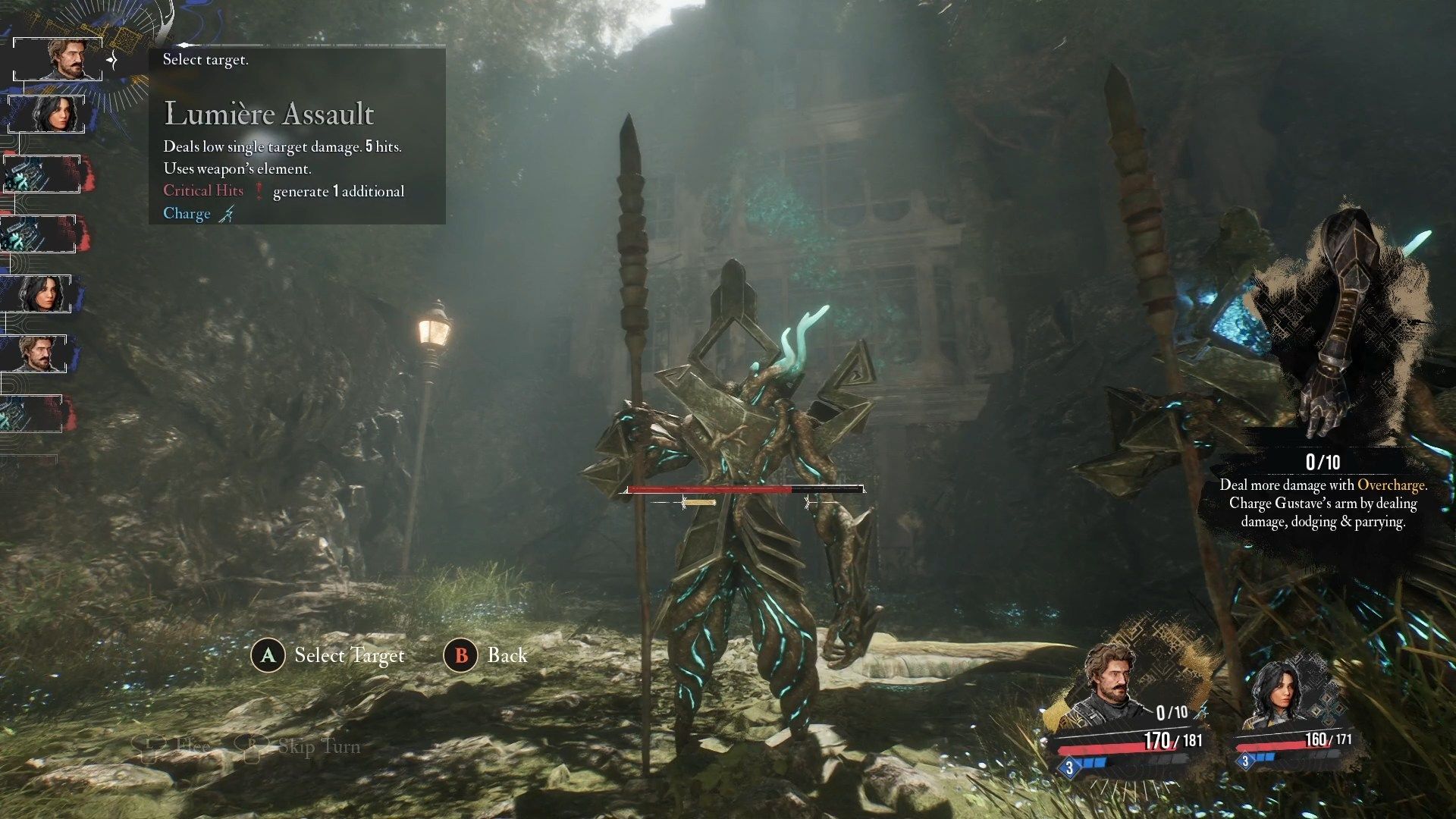Viewport: 1456px width, 819px height.
Task: Choose the dimmed Flee option
Action: pos(173,747)
